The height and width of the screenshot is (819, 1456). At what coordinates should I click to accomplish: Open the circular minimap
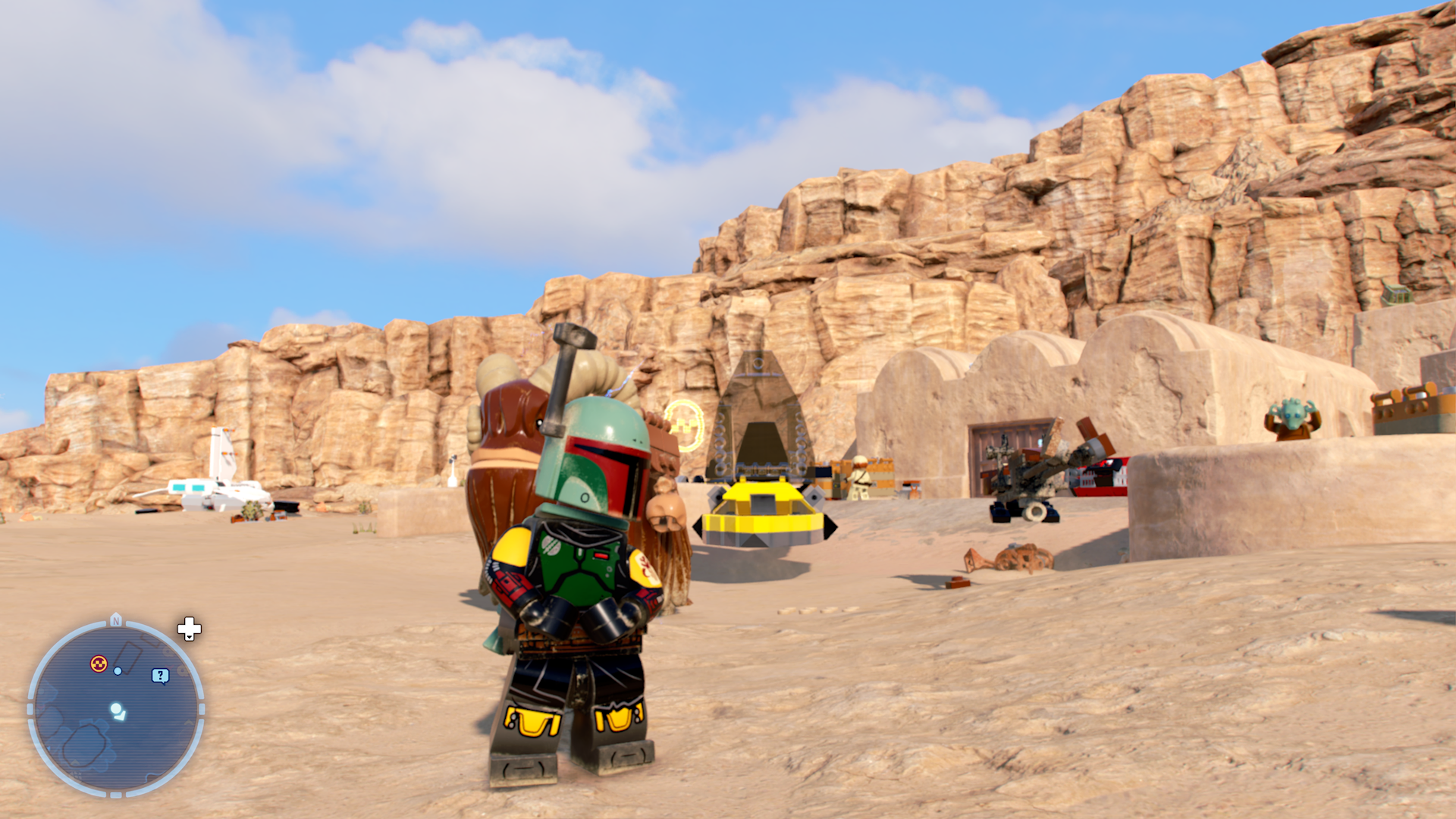(116, 709)
